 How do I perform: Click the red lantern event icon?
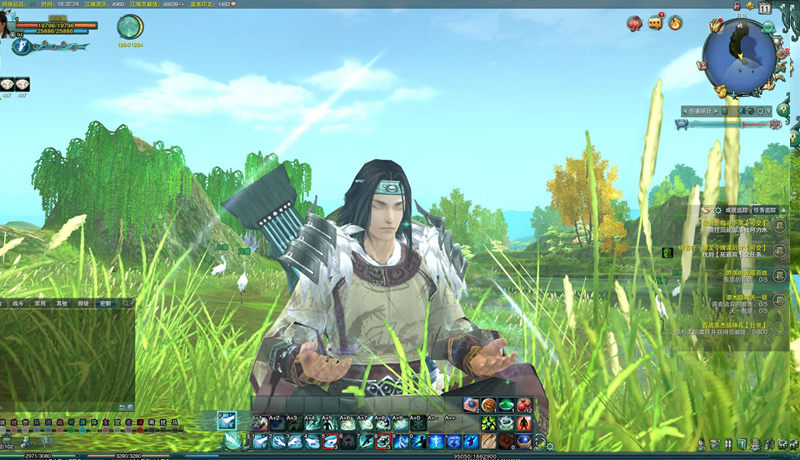tap(635, 22)
